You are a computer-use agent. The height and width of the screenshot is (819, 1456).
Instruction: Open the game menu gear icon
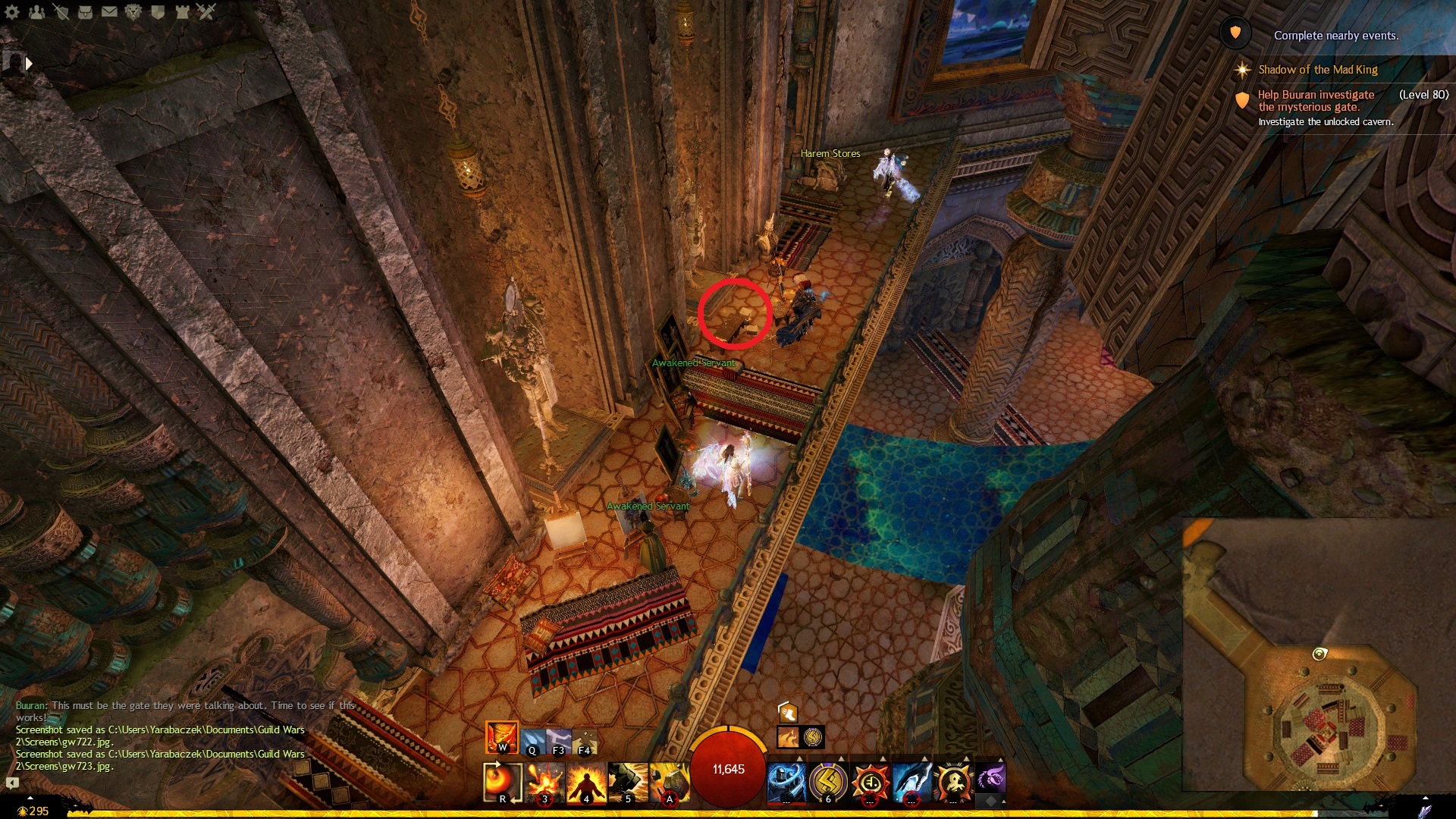click(12, 11)
